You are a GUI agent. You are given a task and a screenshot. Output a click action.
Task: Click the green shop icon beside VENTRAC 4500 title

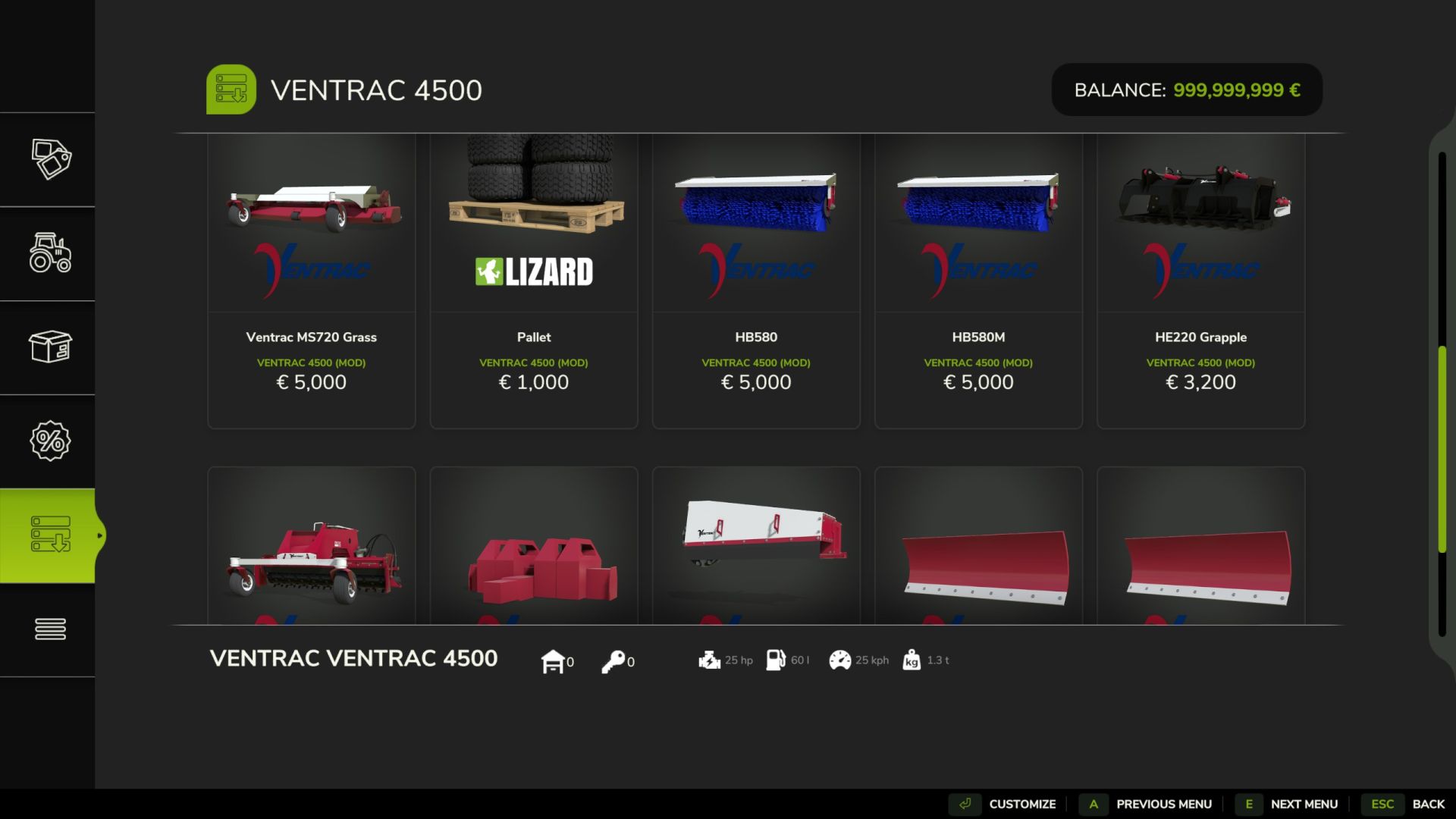coord(232,89)
